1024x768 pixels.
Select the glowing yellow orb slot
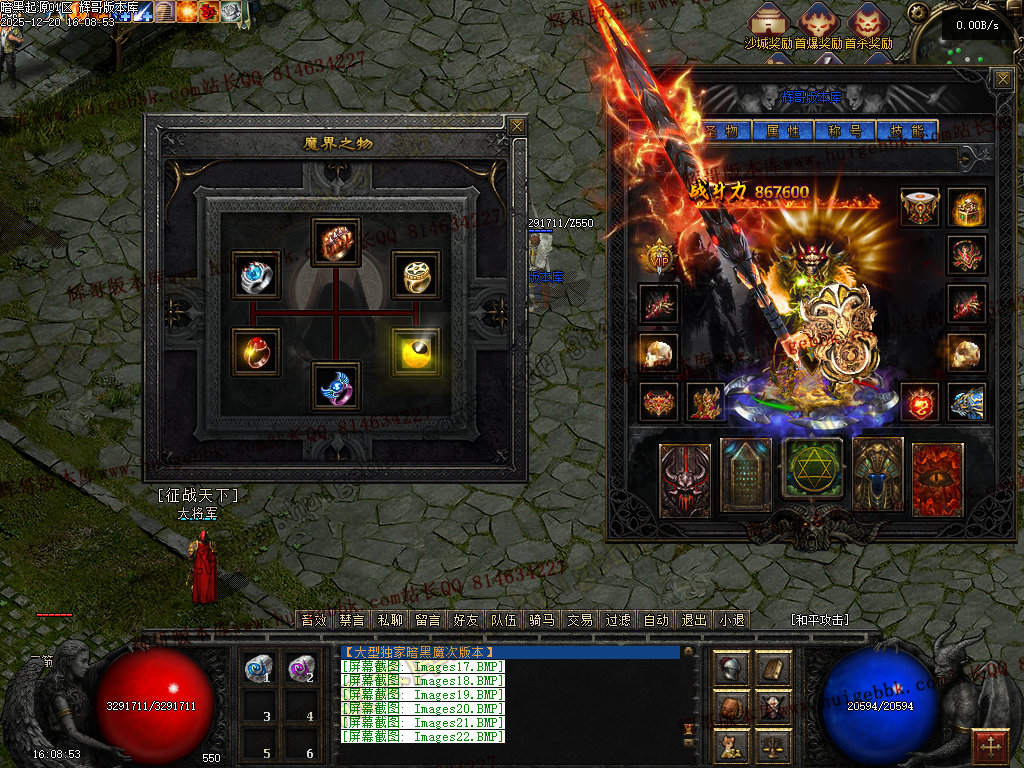tap(416, 352)
